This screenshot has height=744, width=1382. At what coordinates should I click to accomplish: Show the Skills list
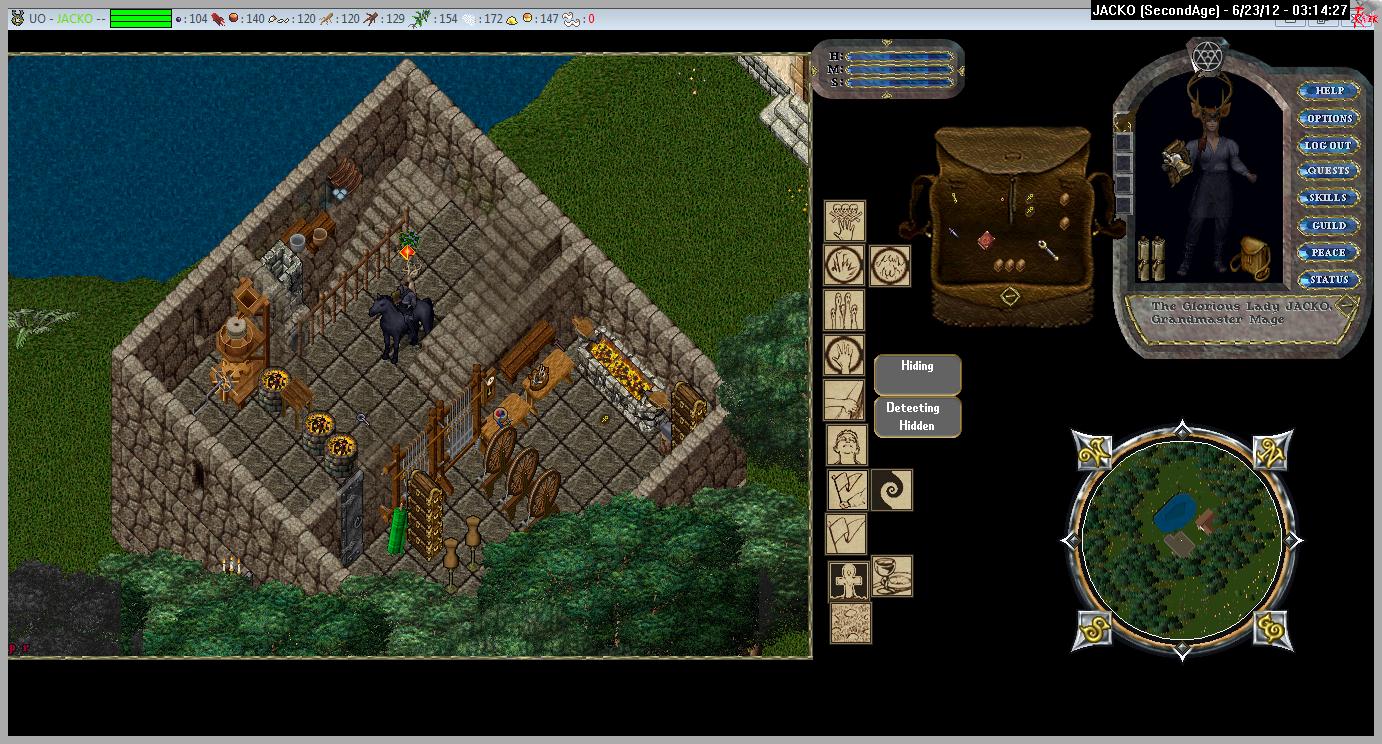click(1328, 198)
